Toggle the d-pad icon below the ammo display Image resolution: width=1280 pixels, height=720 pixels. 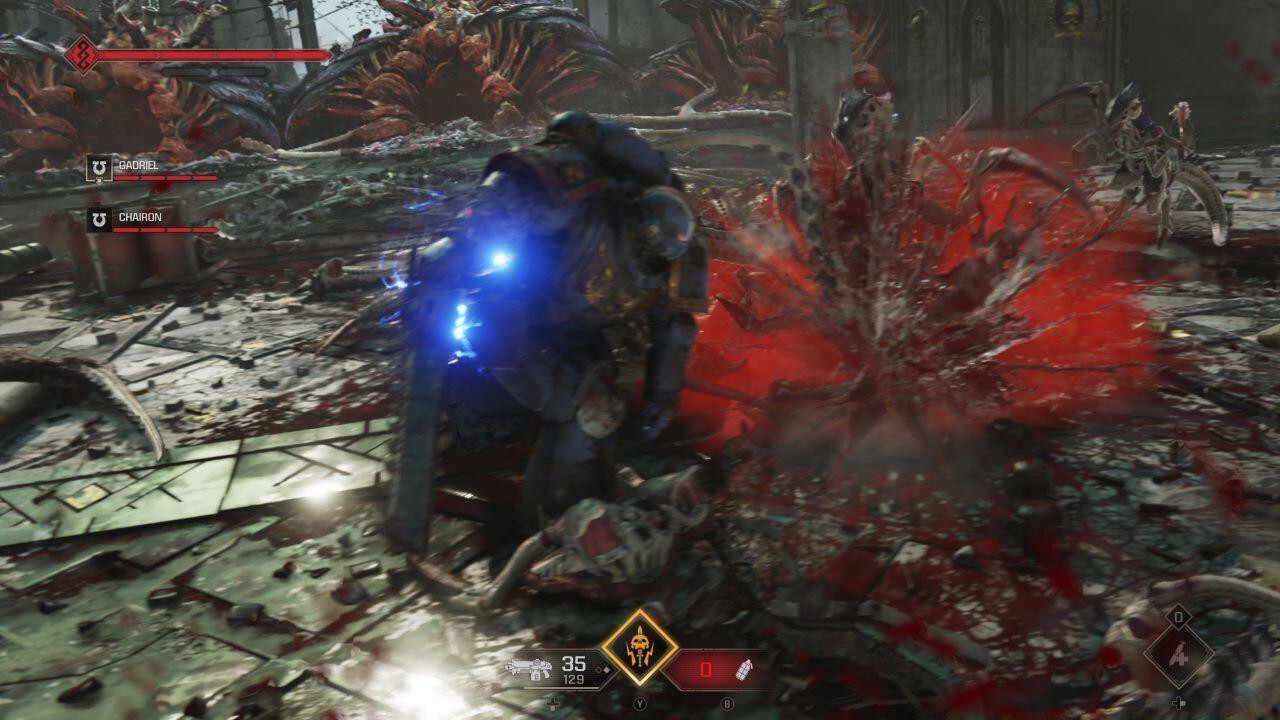552,704
